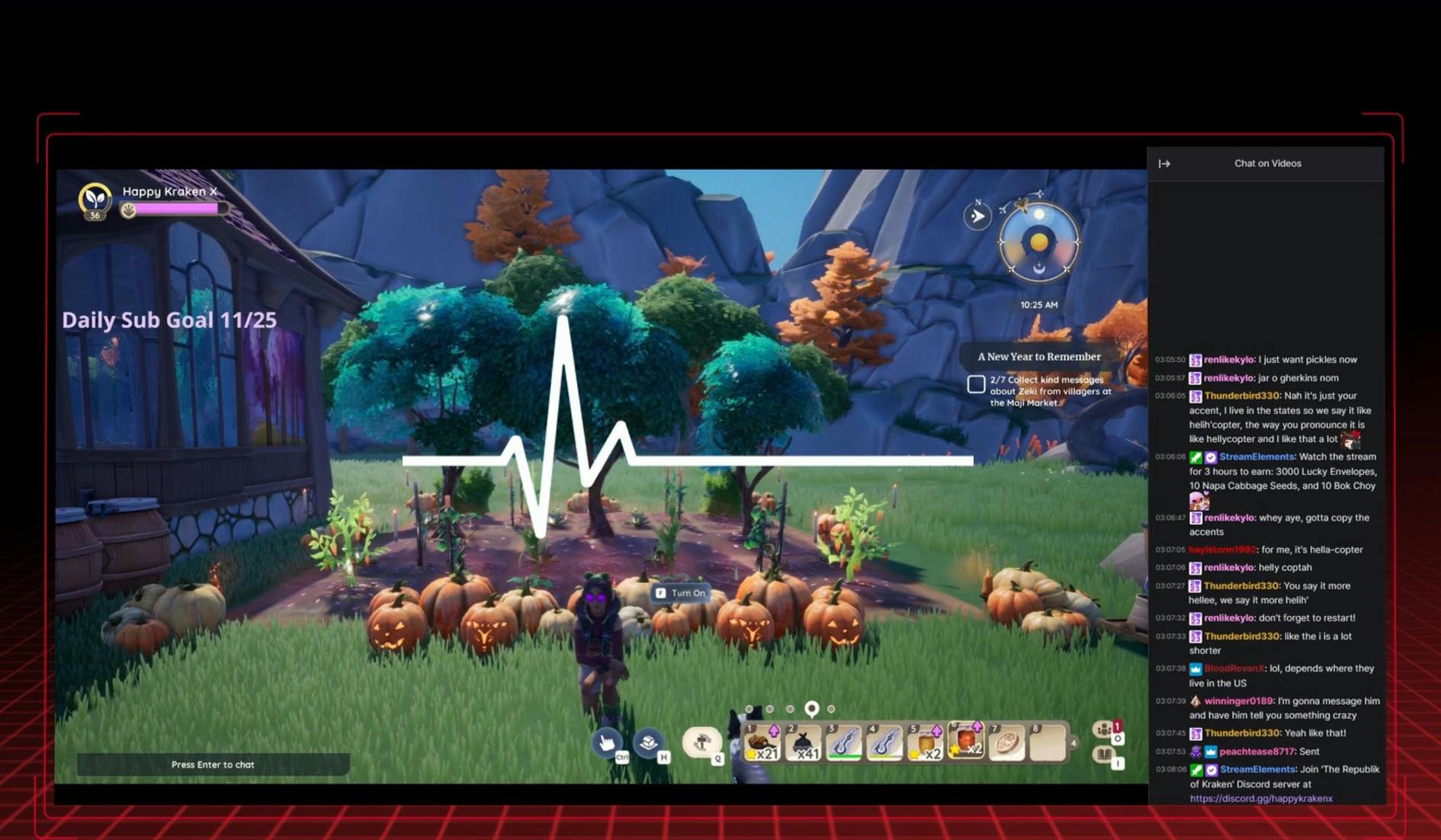Select hotbar slot 1 with 21 items
Image resolution: width=1441 pixels, height=840 pixels.
coord(762,742)
